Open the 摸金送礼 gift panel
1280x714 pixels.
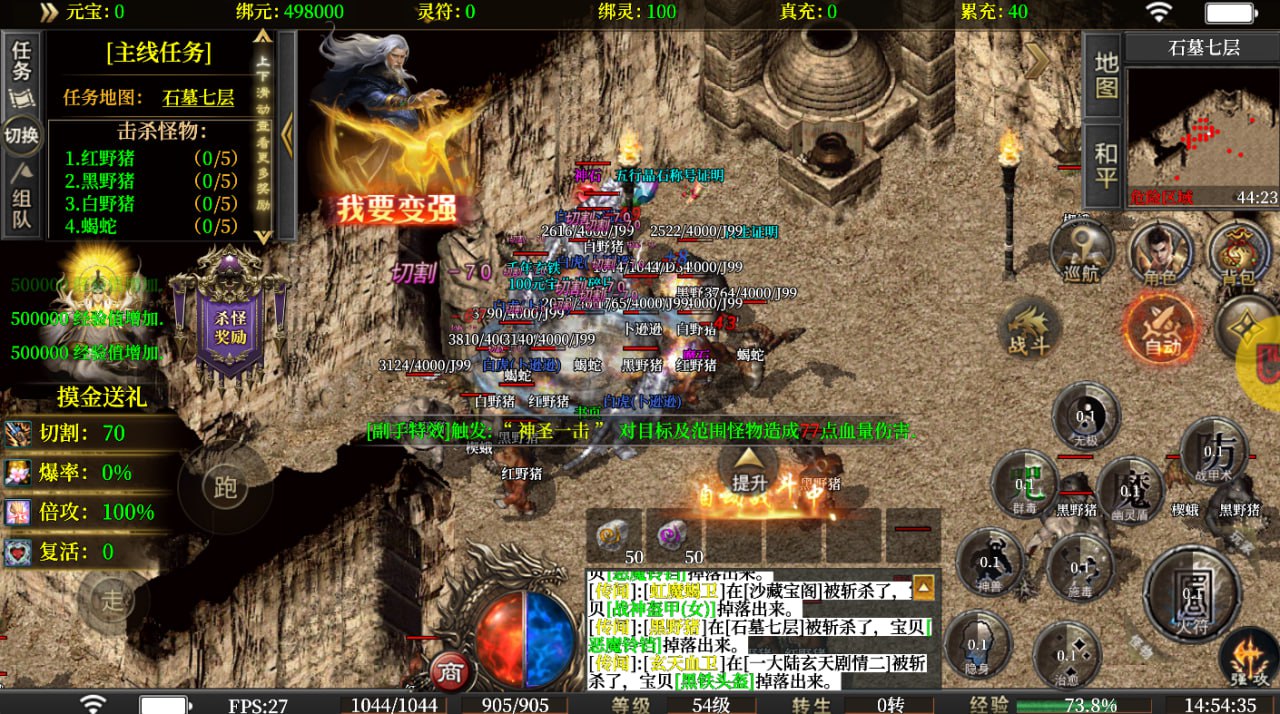(x=100, y=397)
